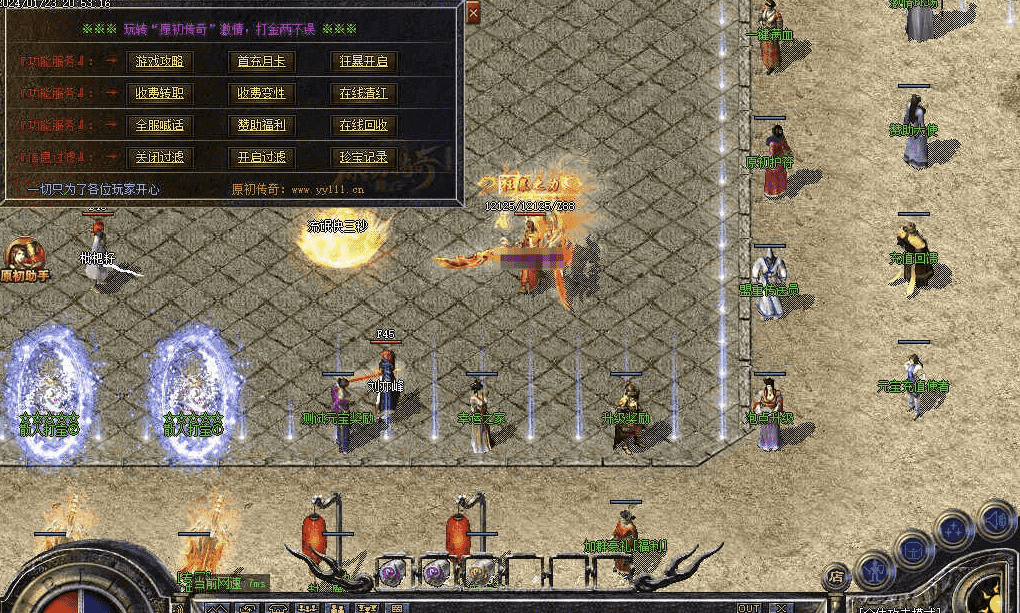The width and height of the screenshot is (1020, 613).
Task: Click the 收费变性 button
Action: coord(261,93)
